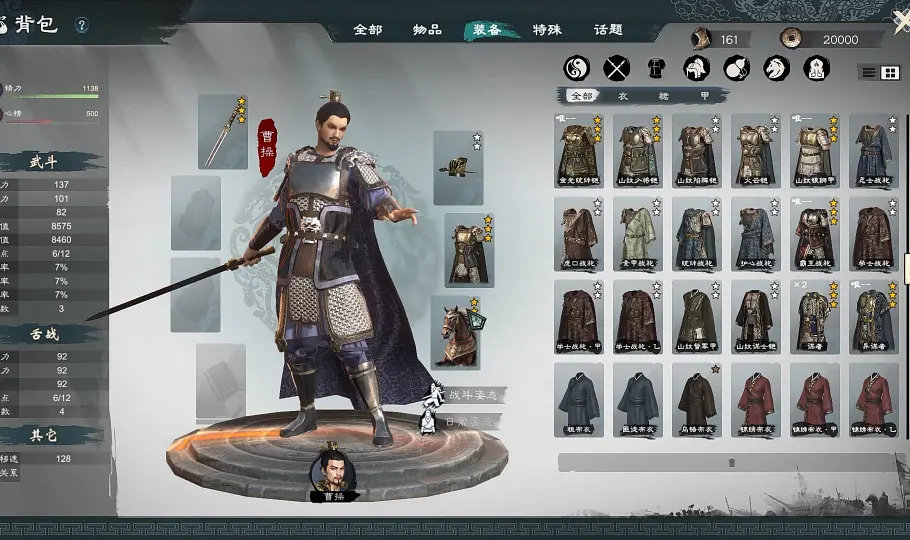Viewport: 910px width, 540px height.
Task: Filter by crossed swords weapon icon
Action: 617,68
